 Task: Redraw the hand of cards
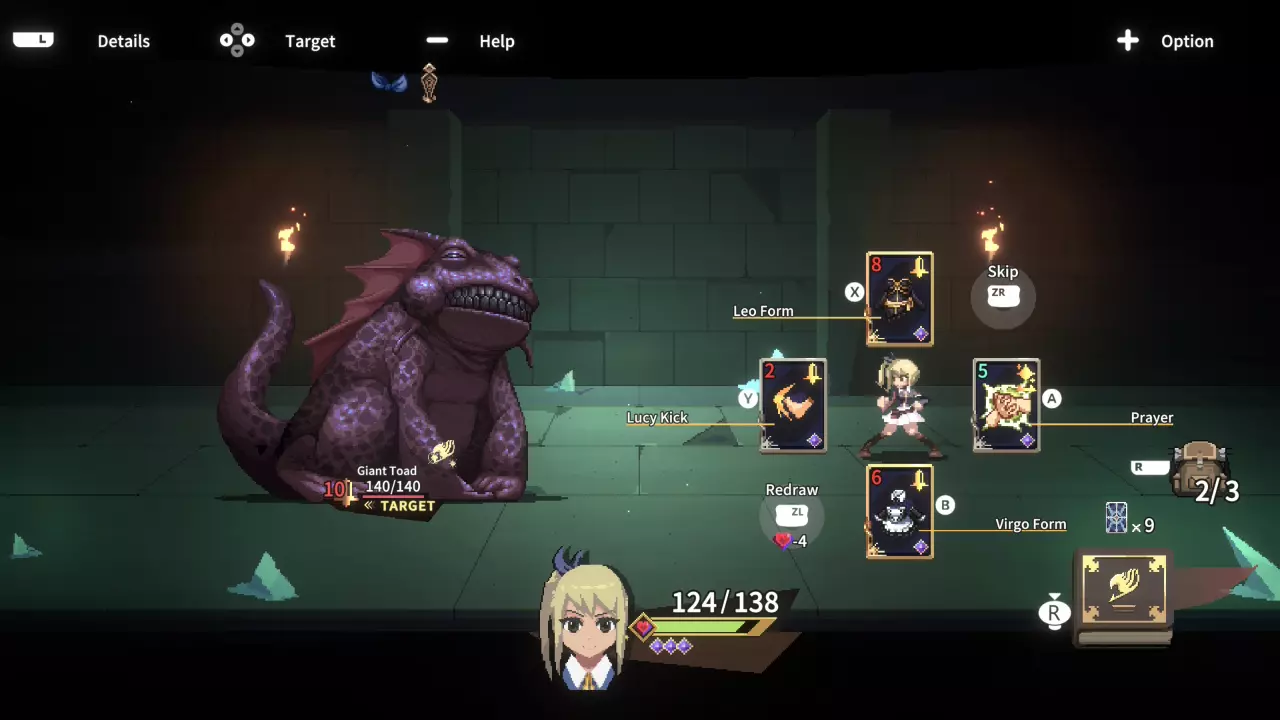(793, 513)
